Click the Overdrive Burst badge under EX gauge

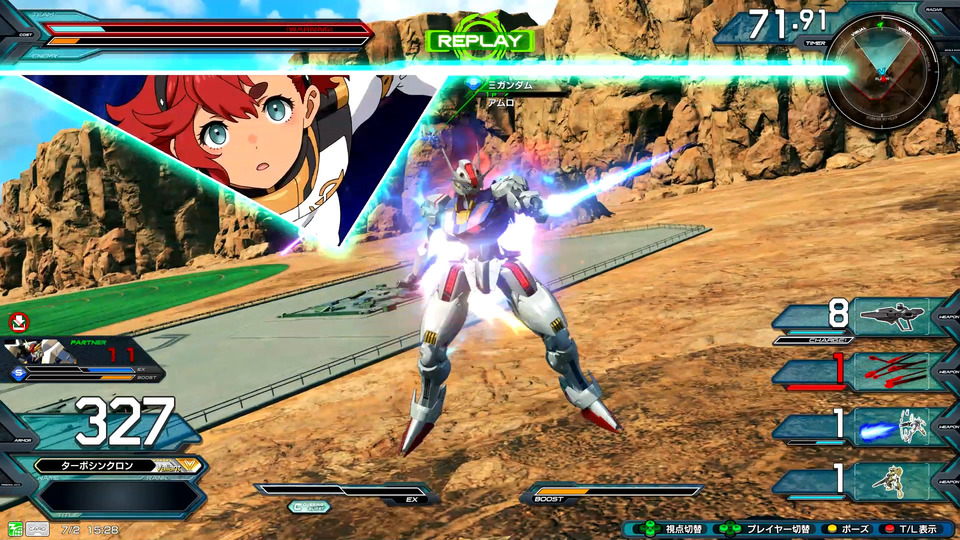click(309, 507)
